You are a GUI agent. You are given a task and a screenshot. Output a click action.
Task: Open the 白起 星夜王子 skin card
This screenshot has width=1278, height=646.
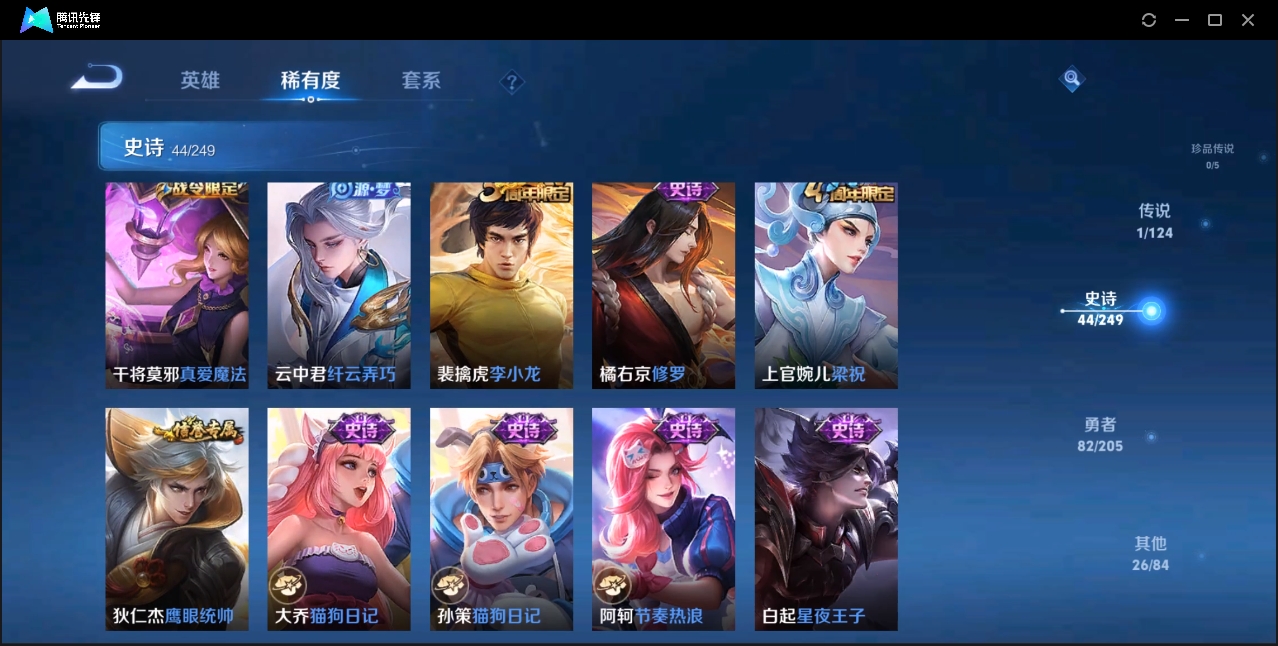coord(826,519)
